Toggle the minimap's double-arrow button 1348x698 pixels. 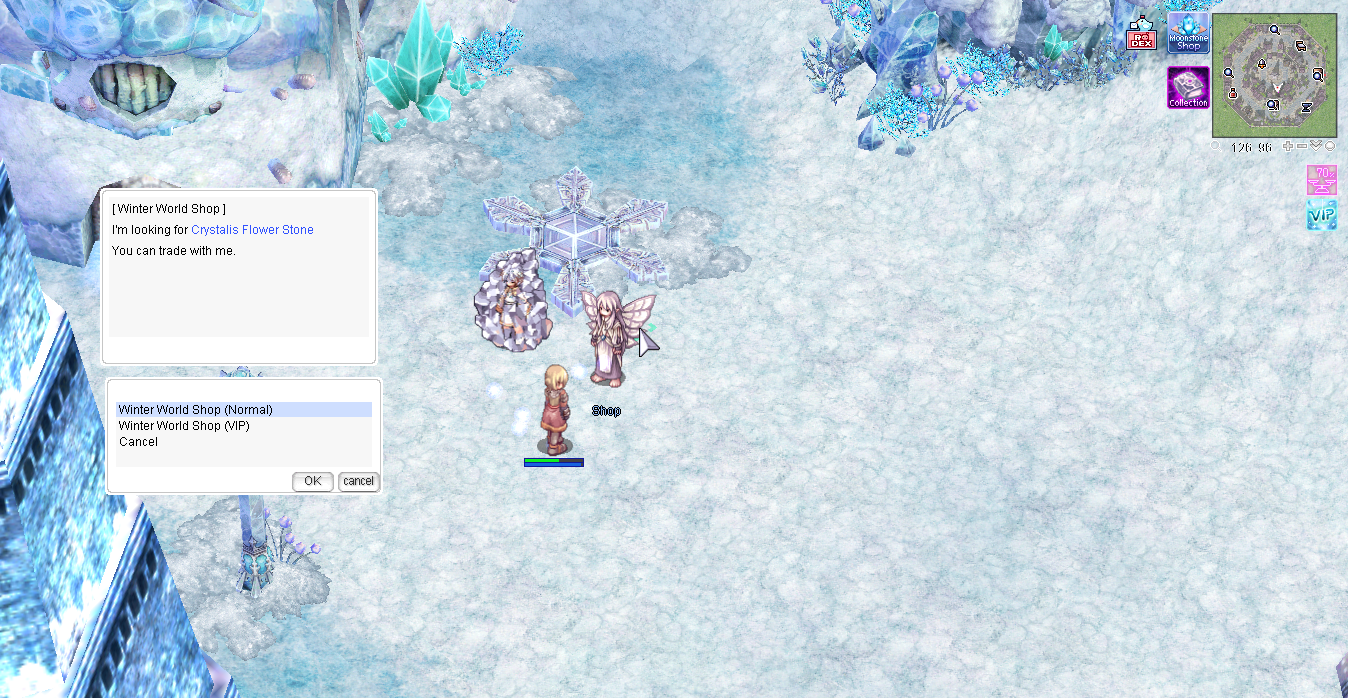(1316, 146)
